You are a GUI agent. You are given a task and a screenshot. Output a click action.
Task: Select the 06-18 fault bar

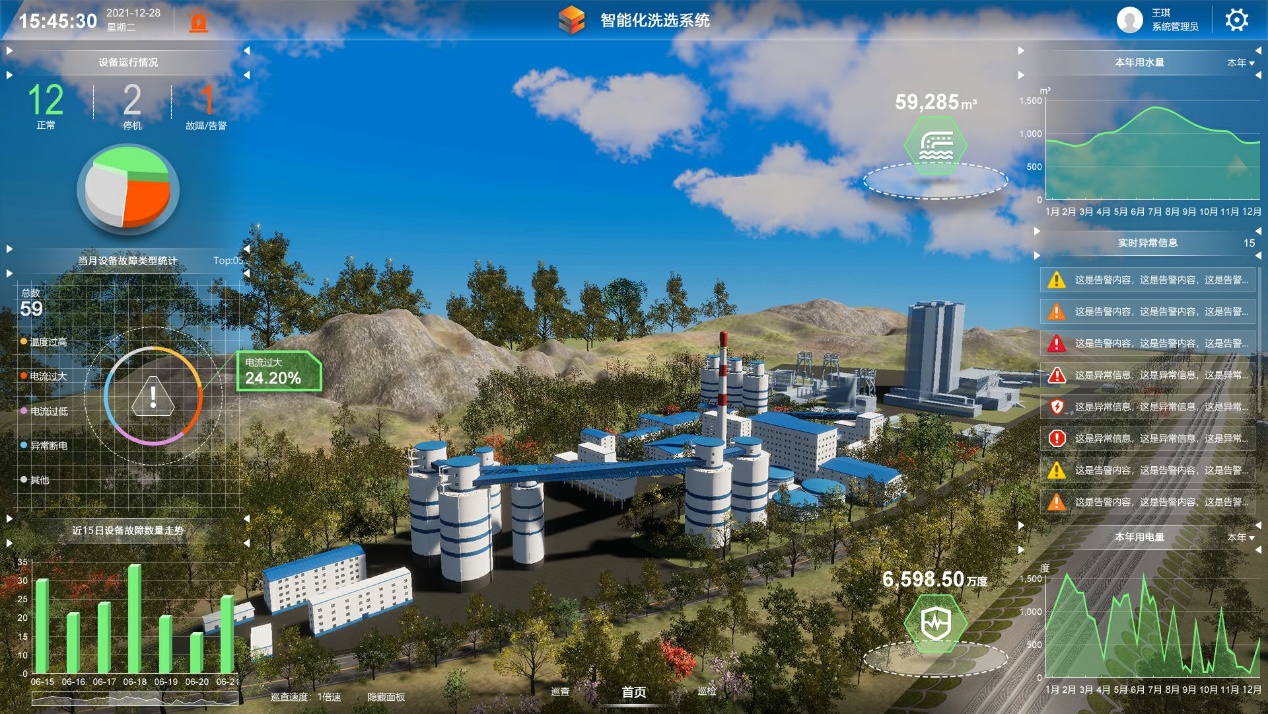[x=134, y=618]
